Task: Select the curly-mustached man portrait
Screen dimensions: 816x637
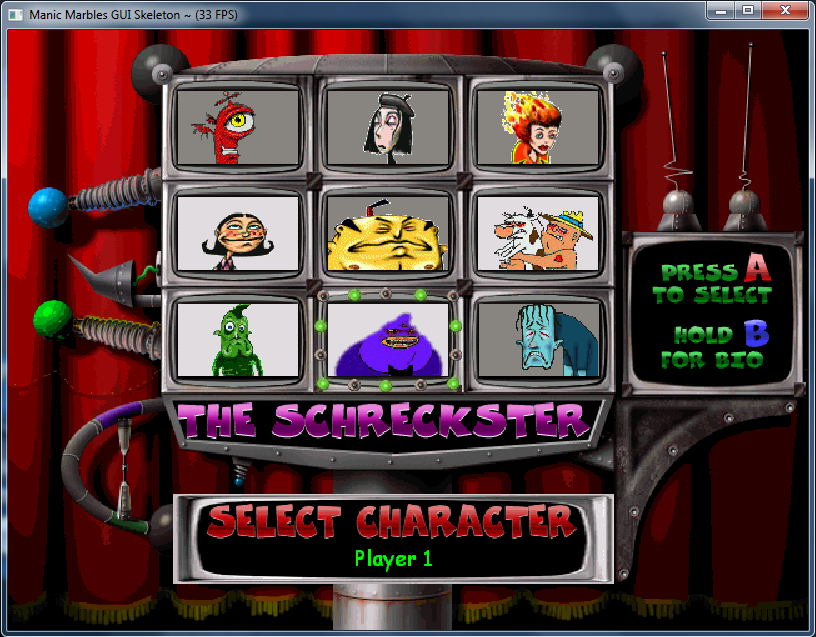Action: 238,234
